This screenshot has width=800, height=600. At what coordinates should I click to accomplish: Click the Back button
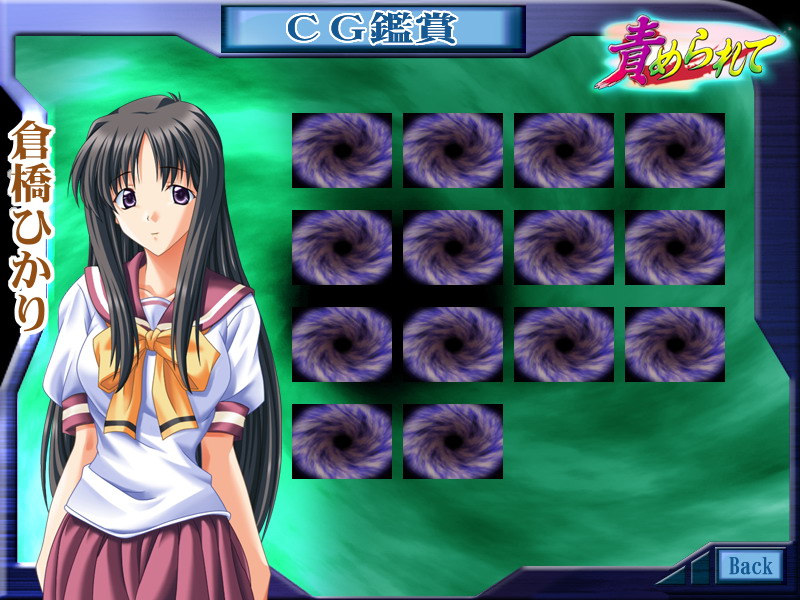pos(750,566)
